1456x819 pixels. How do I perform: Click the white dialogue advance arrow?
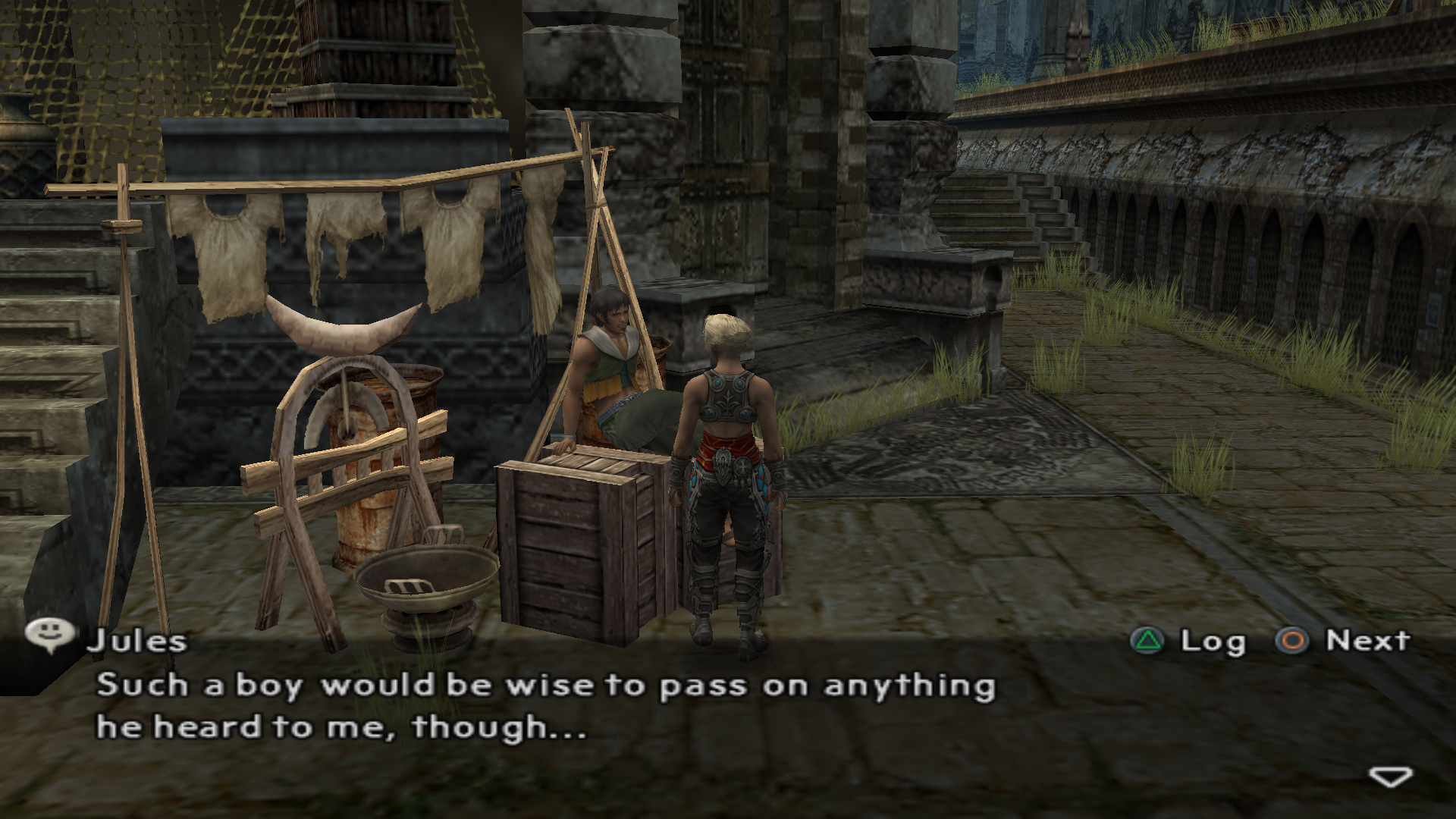click(1390, 777)
